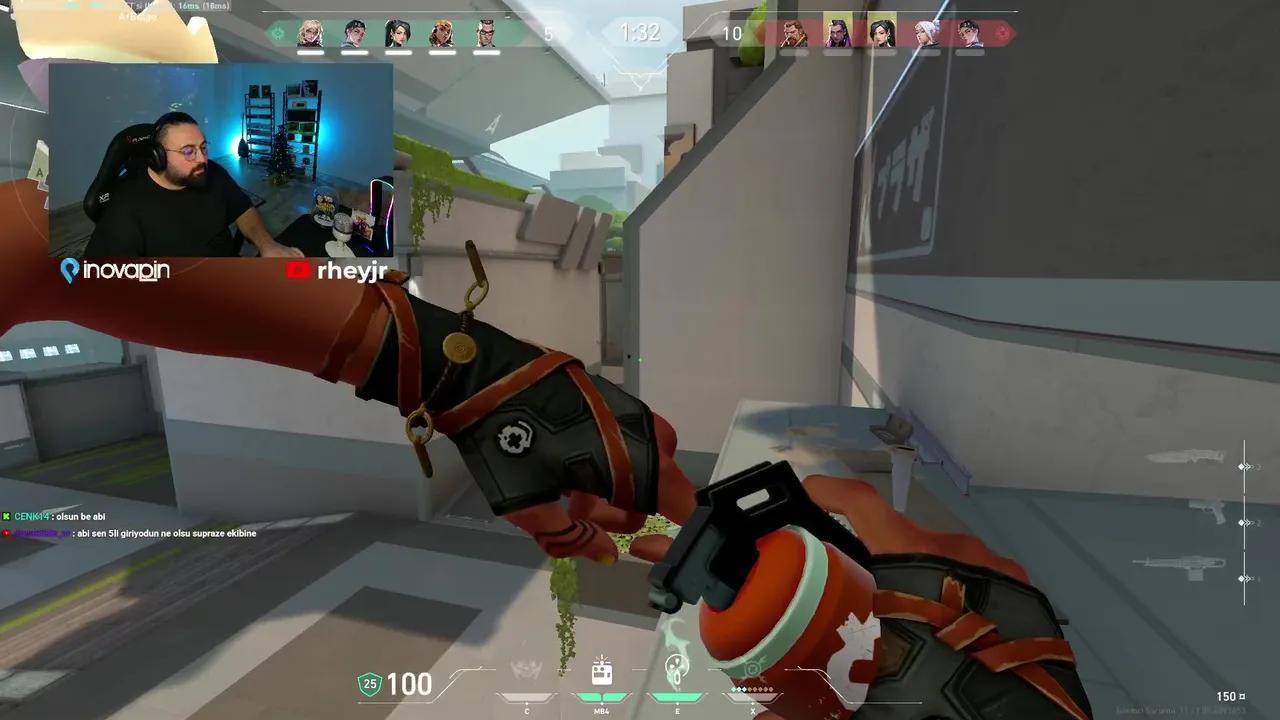Open the round timer showing 1:32
Screen dimensions: 1280x720
coord(639,32)
